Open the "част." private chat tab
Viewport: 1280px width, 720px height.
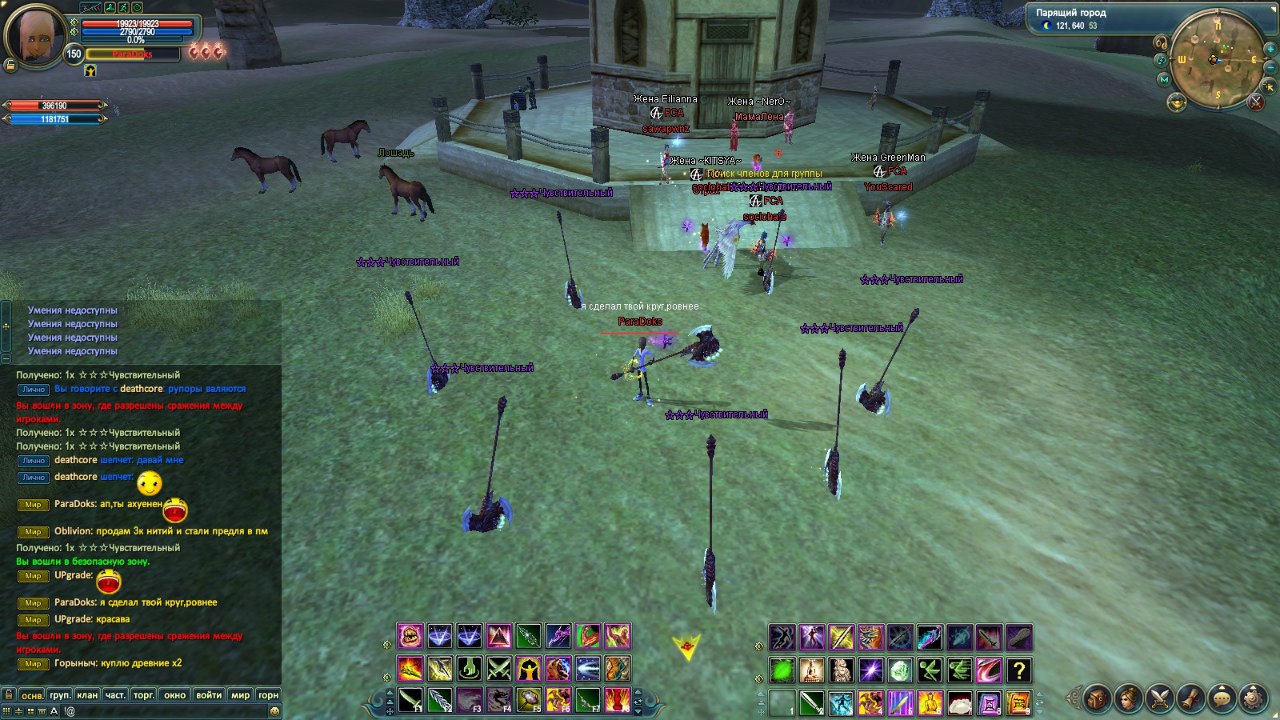115,695
